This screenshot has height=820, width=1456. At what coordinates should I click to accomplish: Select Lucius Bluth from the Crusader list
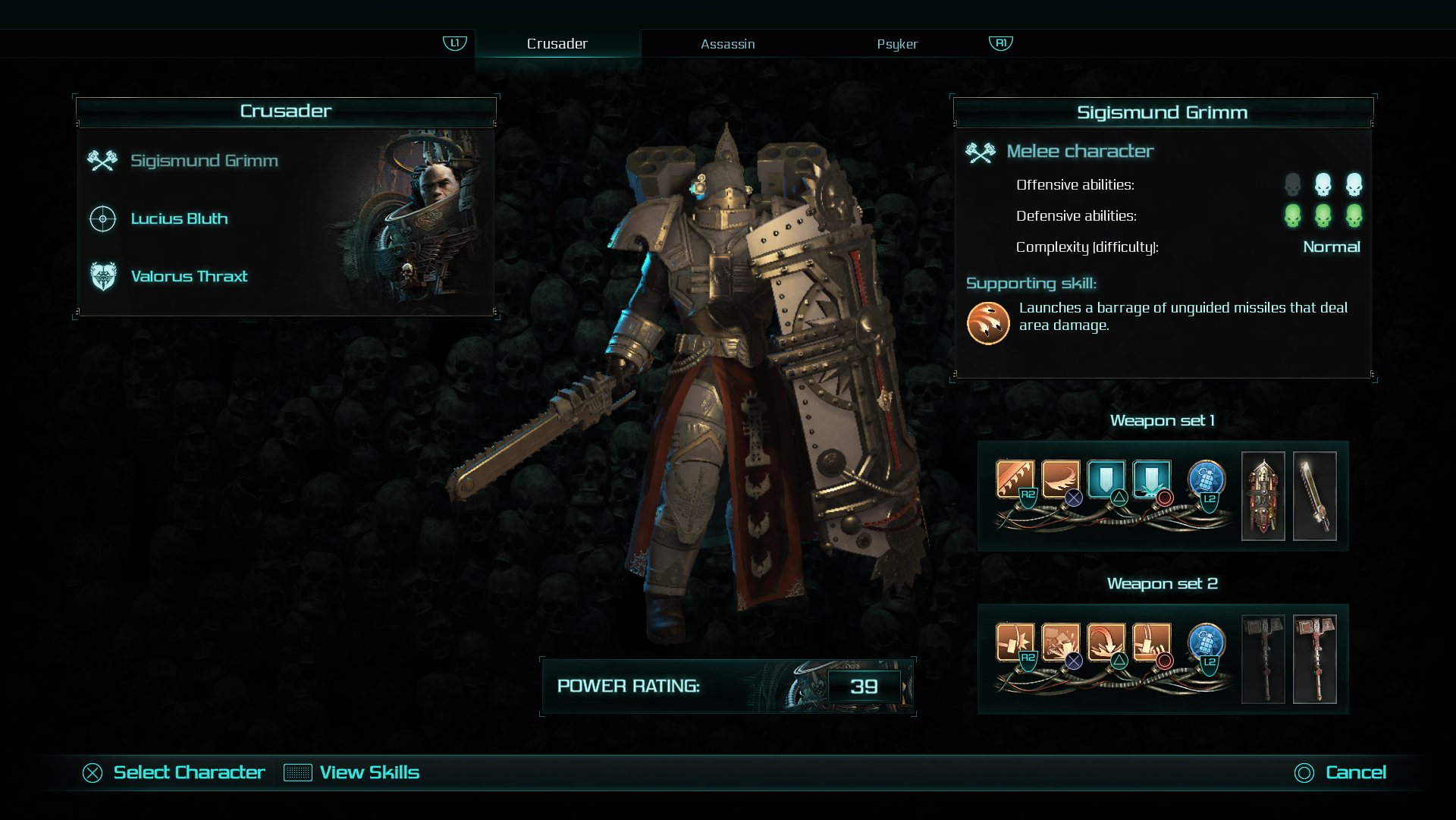[x=179, y=218]
